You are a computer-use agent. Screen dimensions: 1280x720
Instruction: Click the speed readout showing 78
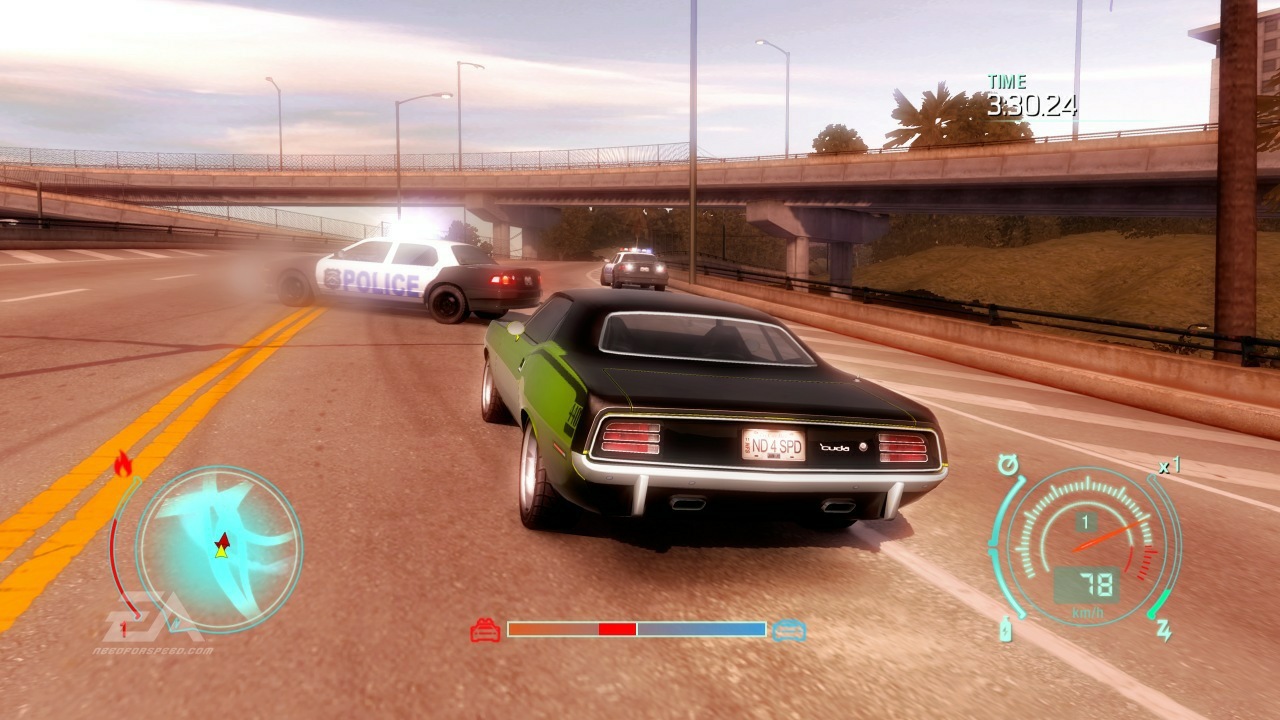pyautogui.click(x=1098, y=582)
